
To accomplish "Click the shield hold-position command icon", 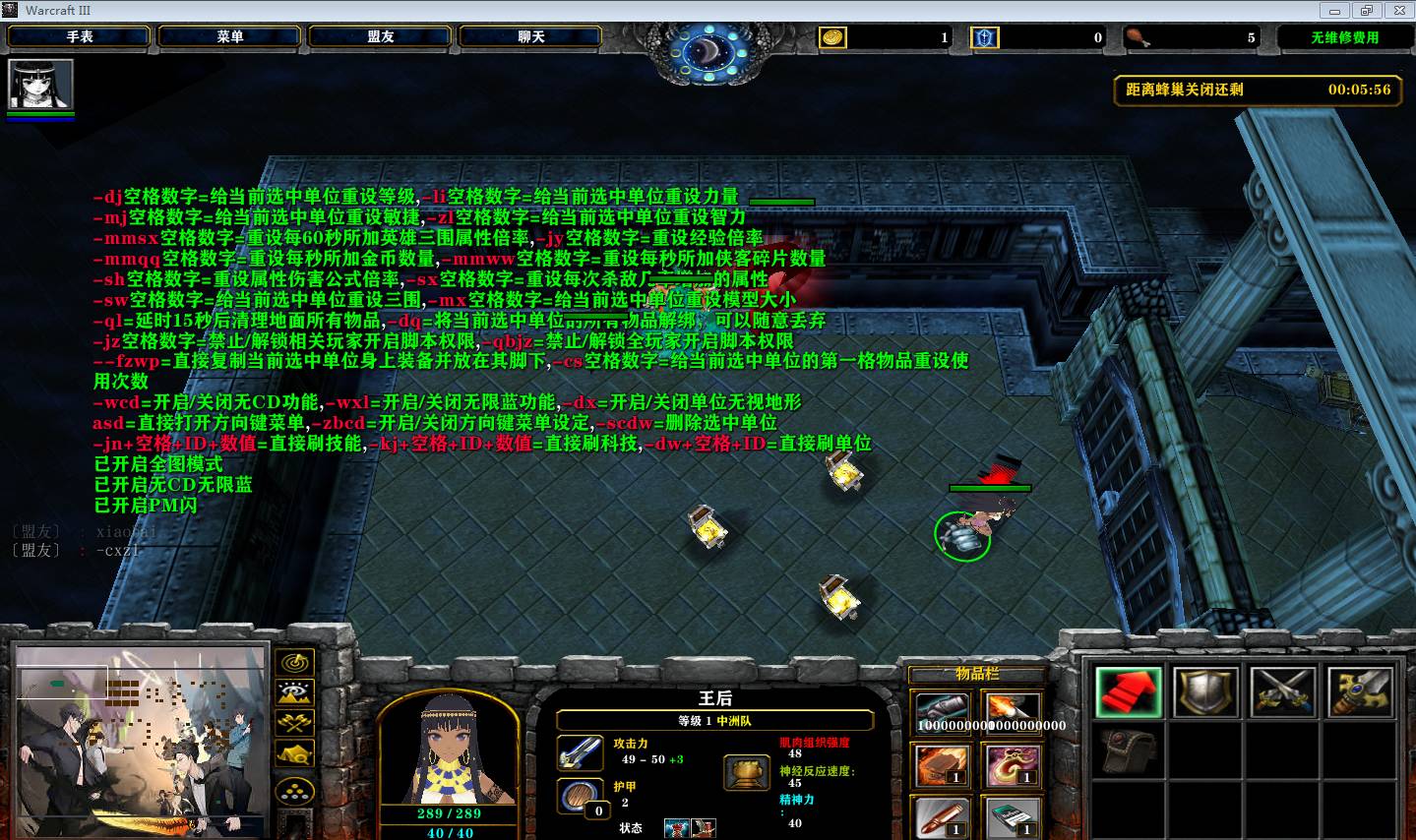I will point(1206,690).
